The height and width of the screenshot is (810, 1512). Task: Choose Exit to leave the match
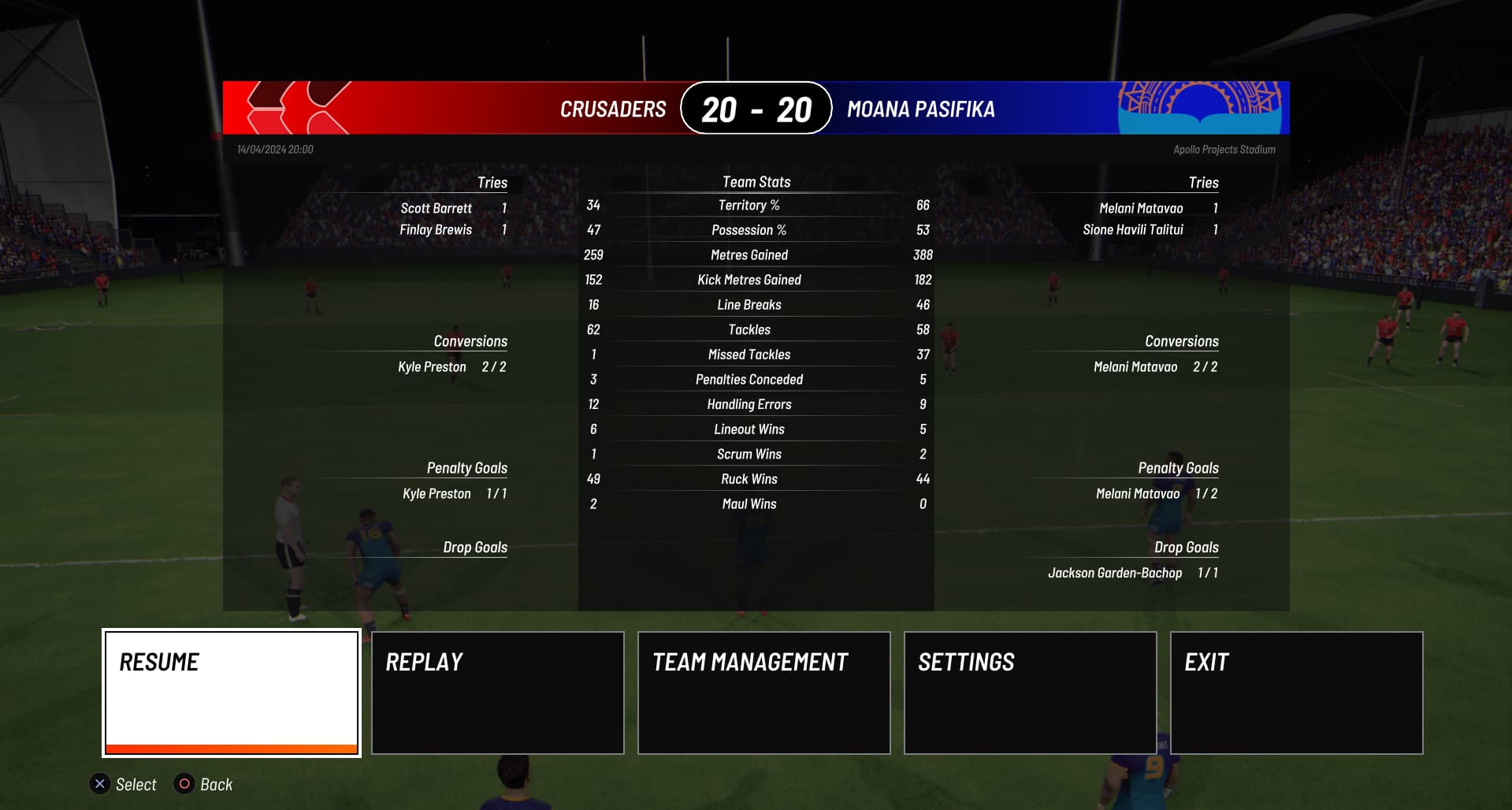[1296, 693]
